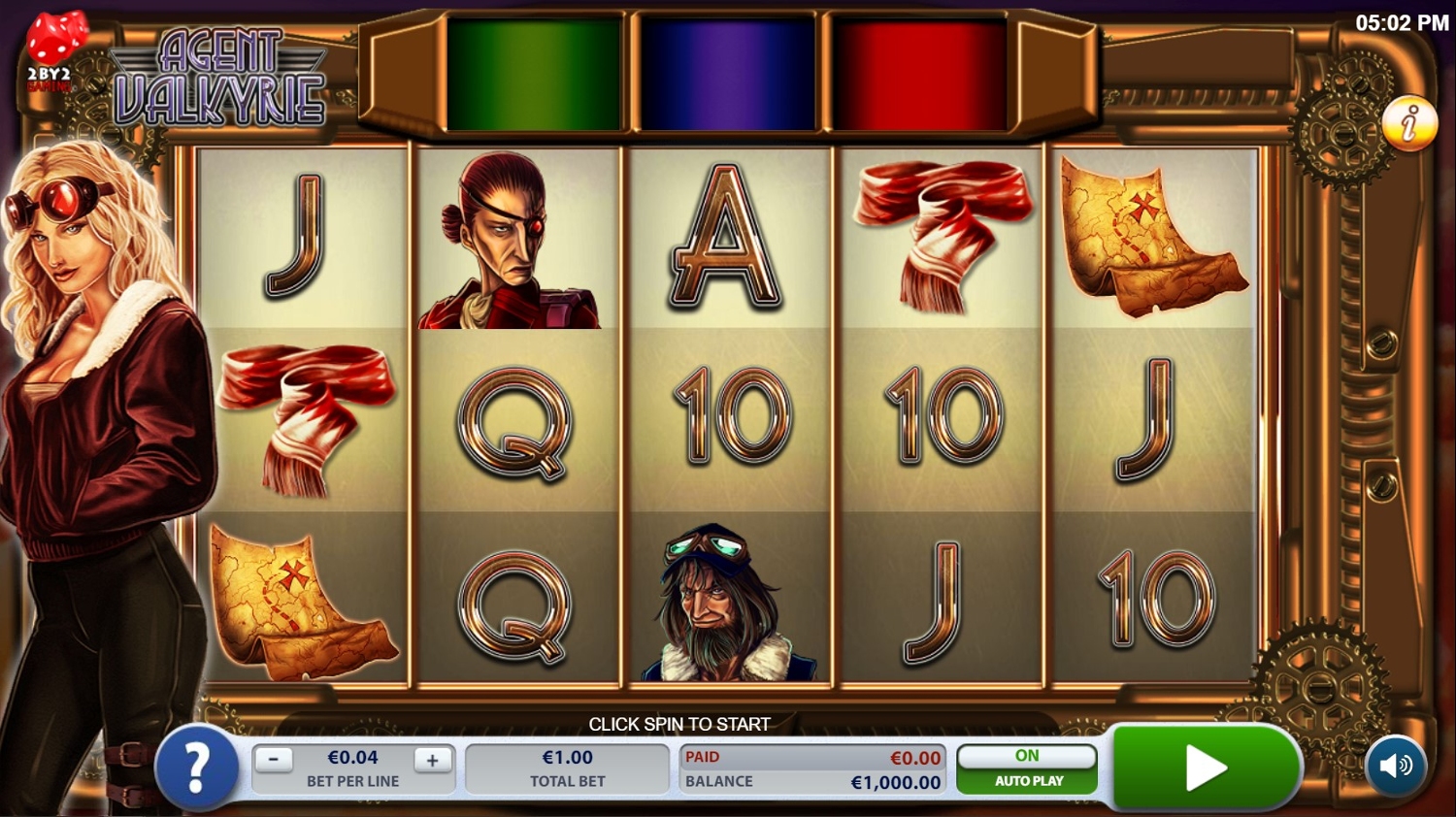Increase bet per line with plus button

coord(433,760)
